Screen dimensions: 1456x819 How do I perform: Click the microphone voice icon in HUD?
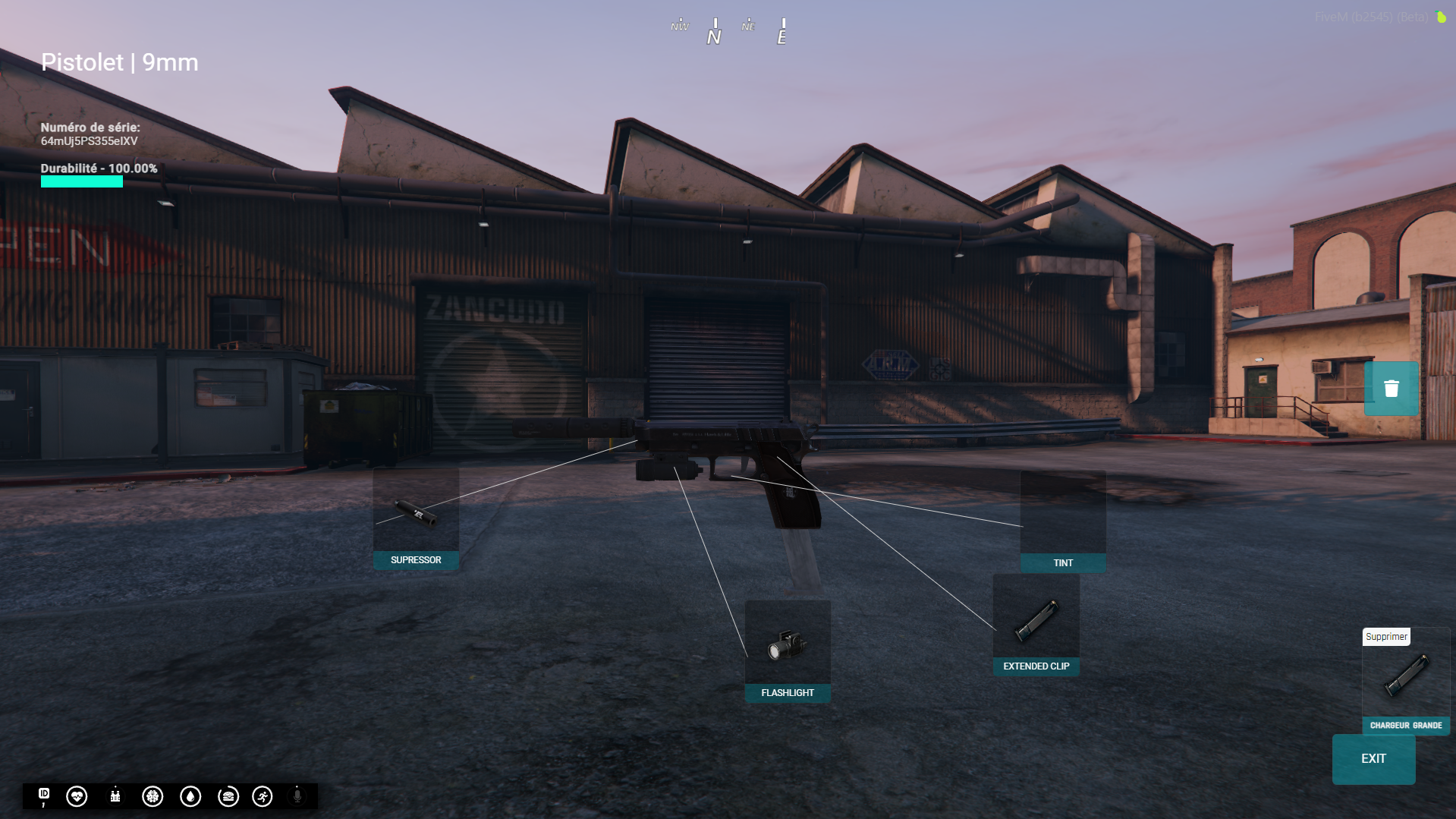[x=297, y=796]
